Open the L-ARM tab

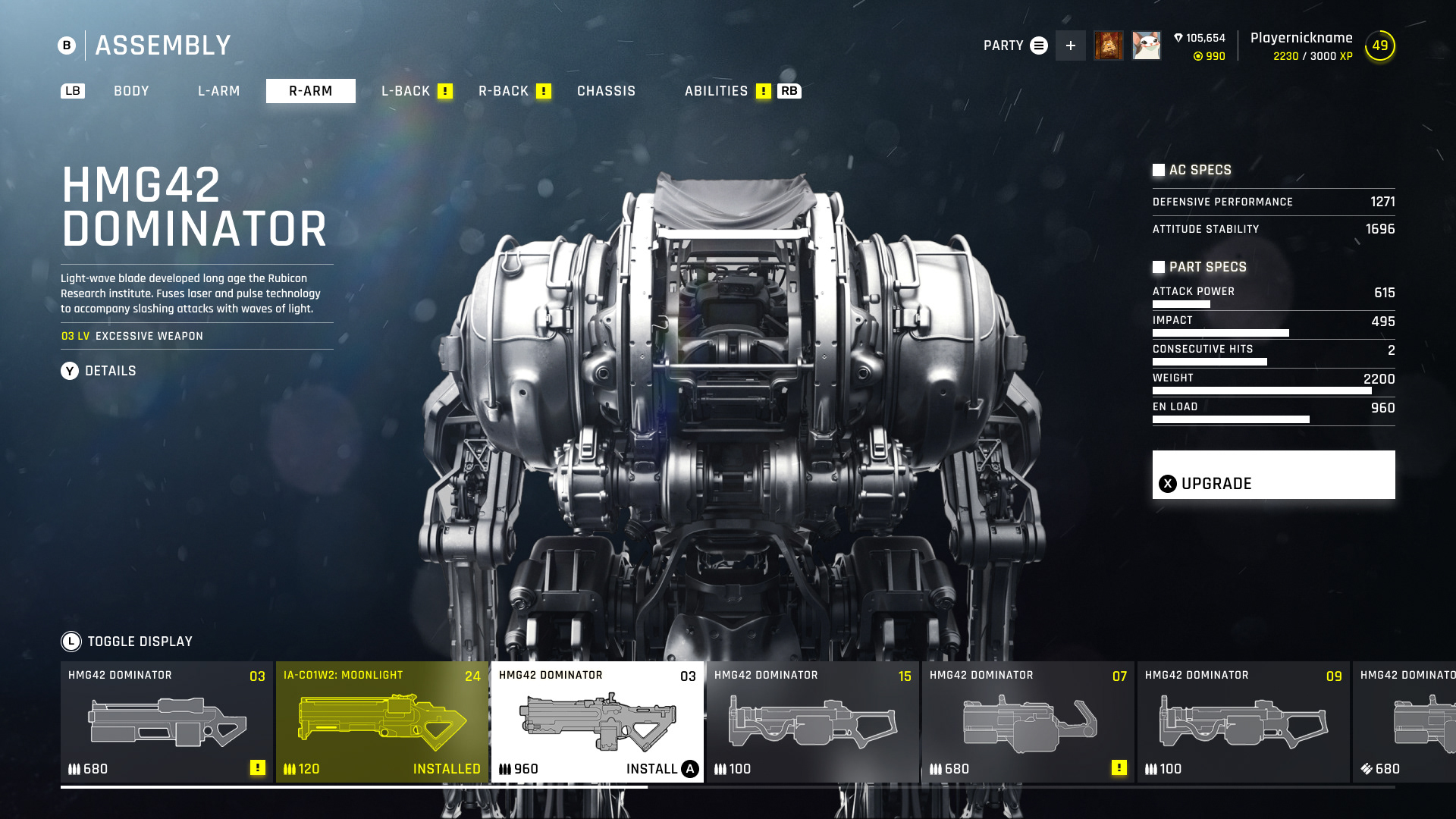[x=218, y=91]
